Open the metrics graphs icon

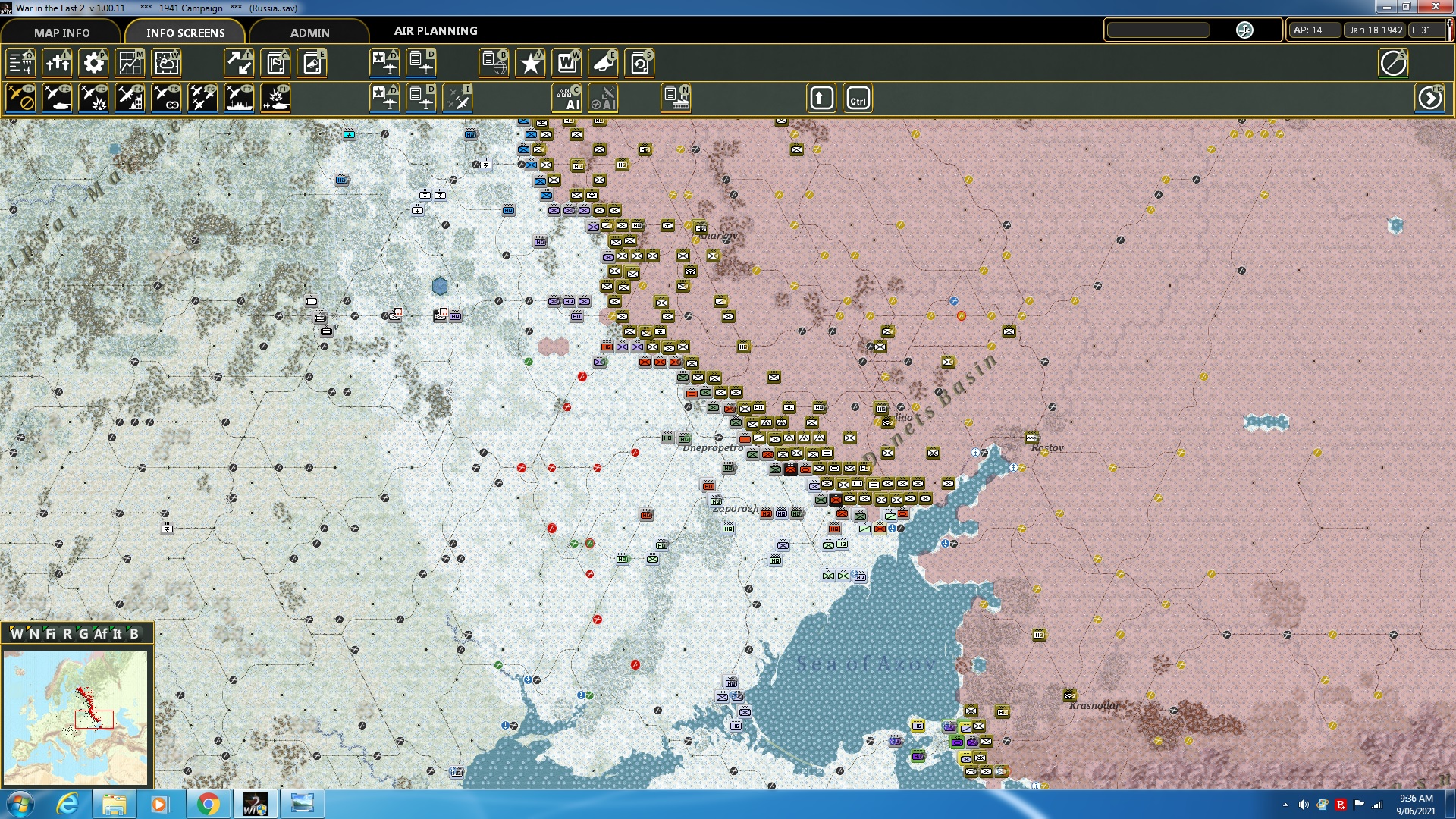pos(130,63)
